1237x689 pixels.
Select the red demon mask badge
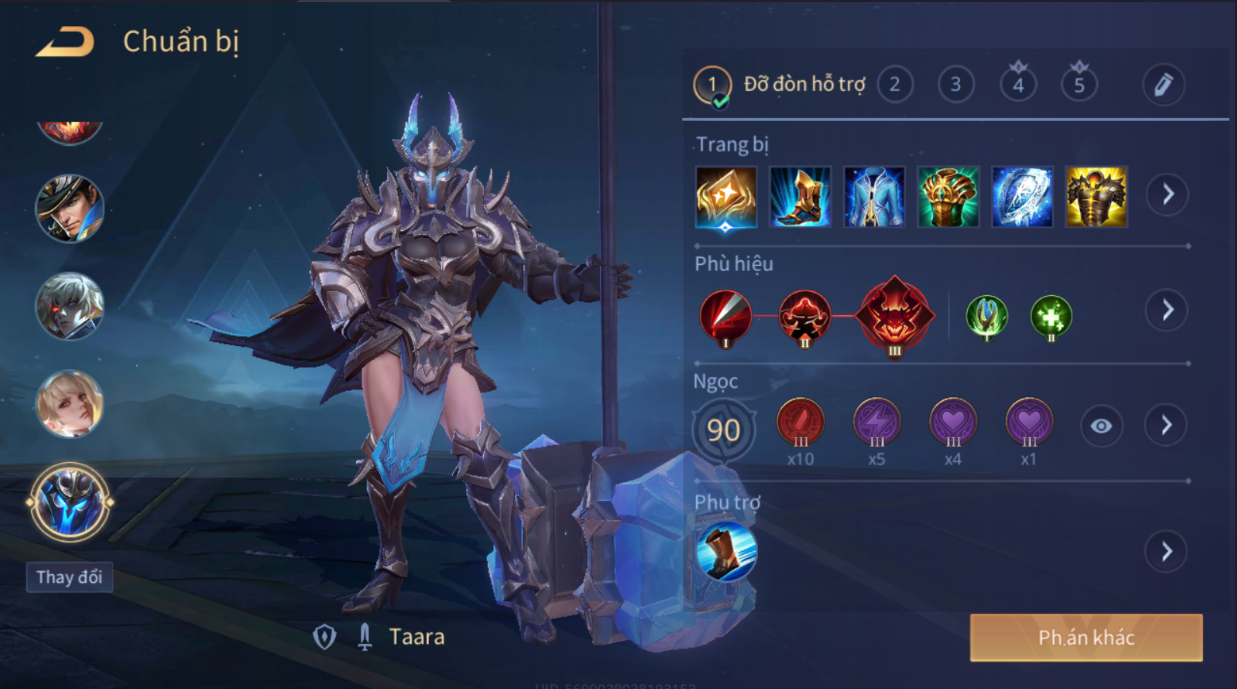click(894, 316)
